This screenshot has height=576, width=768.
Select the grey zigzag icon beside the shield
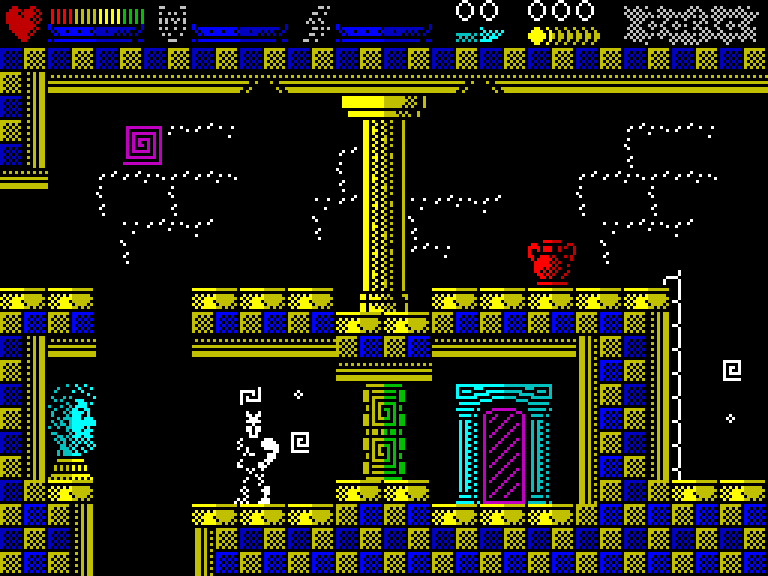point(317,22)
